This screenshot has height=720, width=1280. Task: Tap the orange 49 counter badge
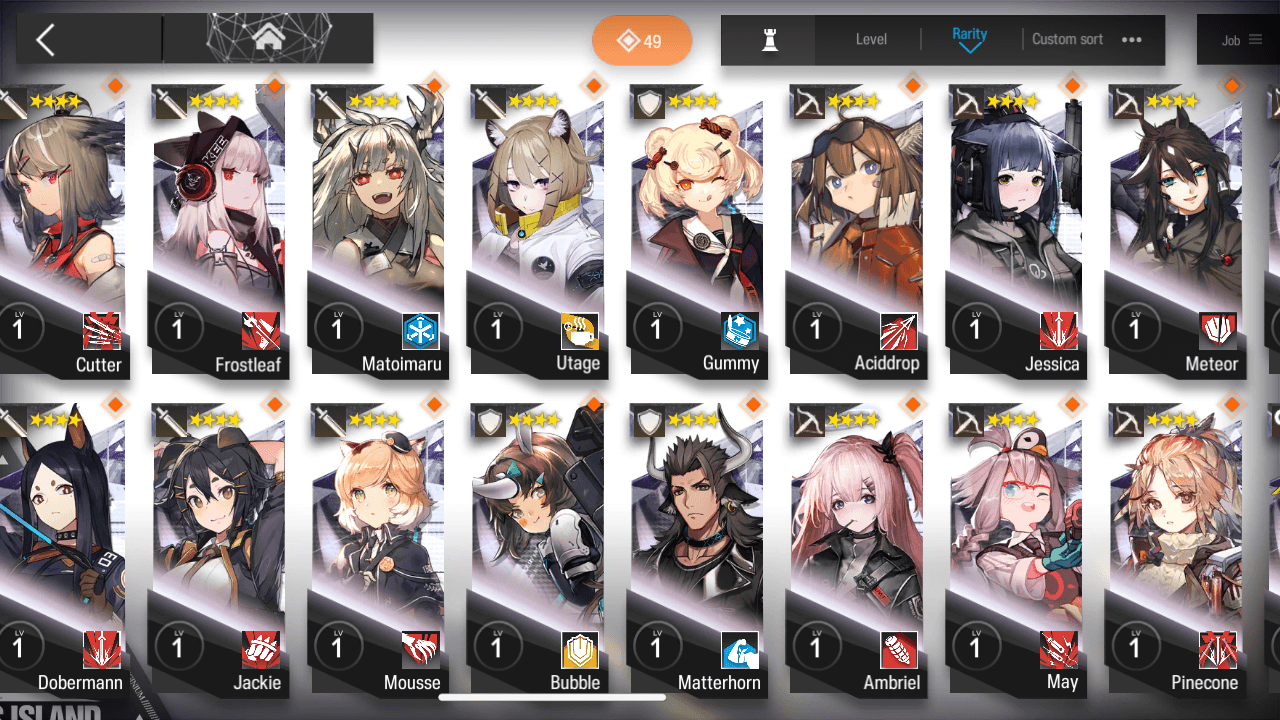pyautogui.click(x=641, y=41)
